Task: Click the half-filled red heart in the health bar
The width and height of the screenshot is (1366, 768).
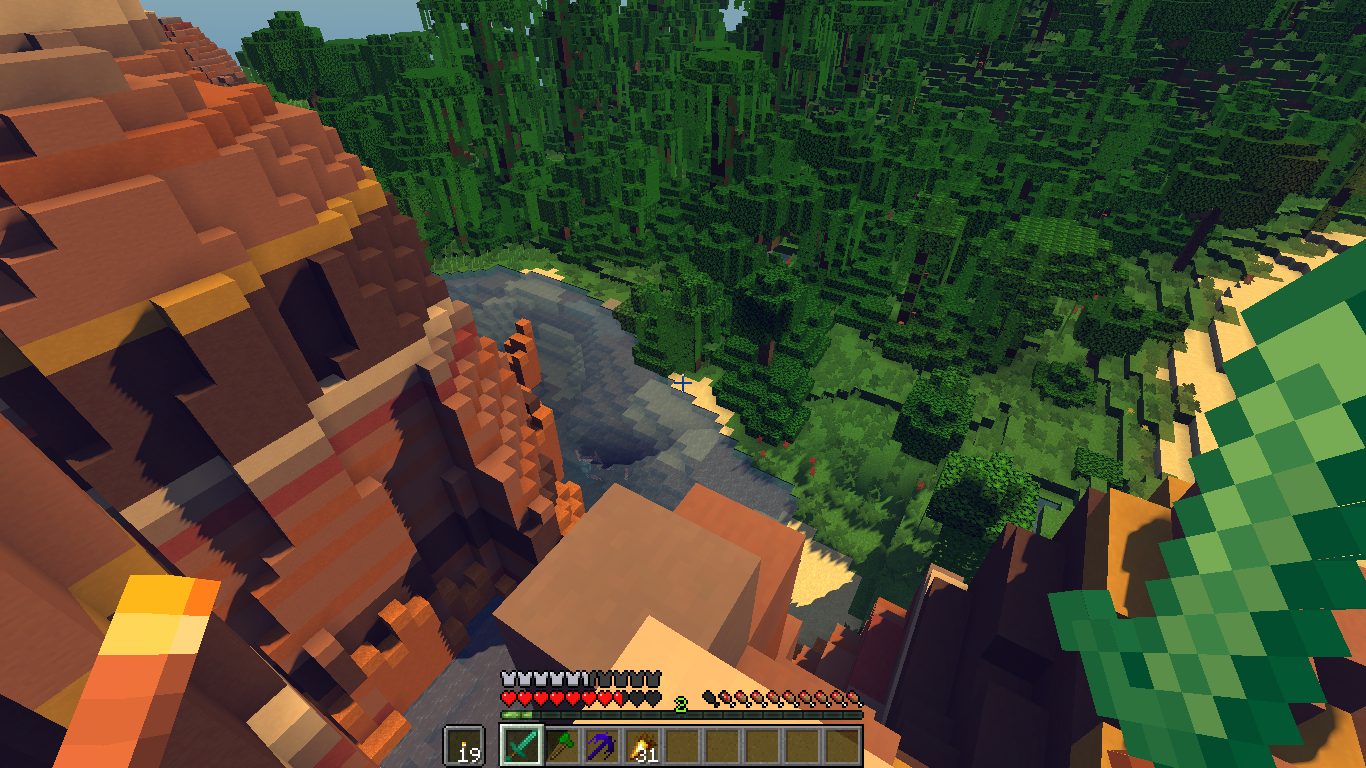Action: tap(617, 698)
